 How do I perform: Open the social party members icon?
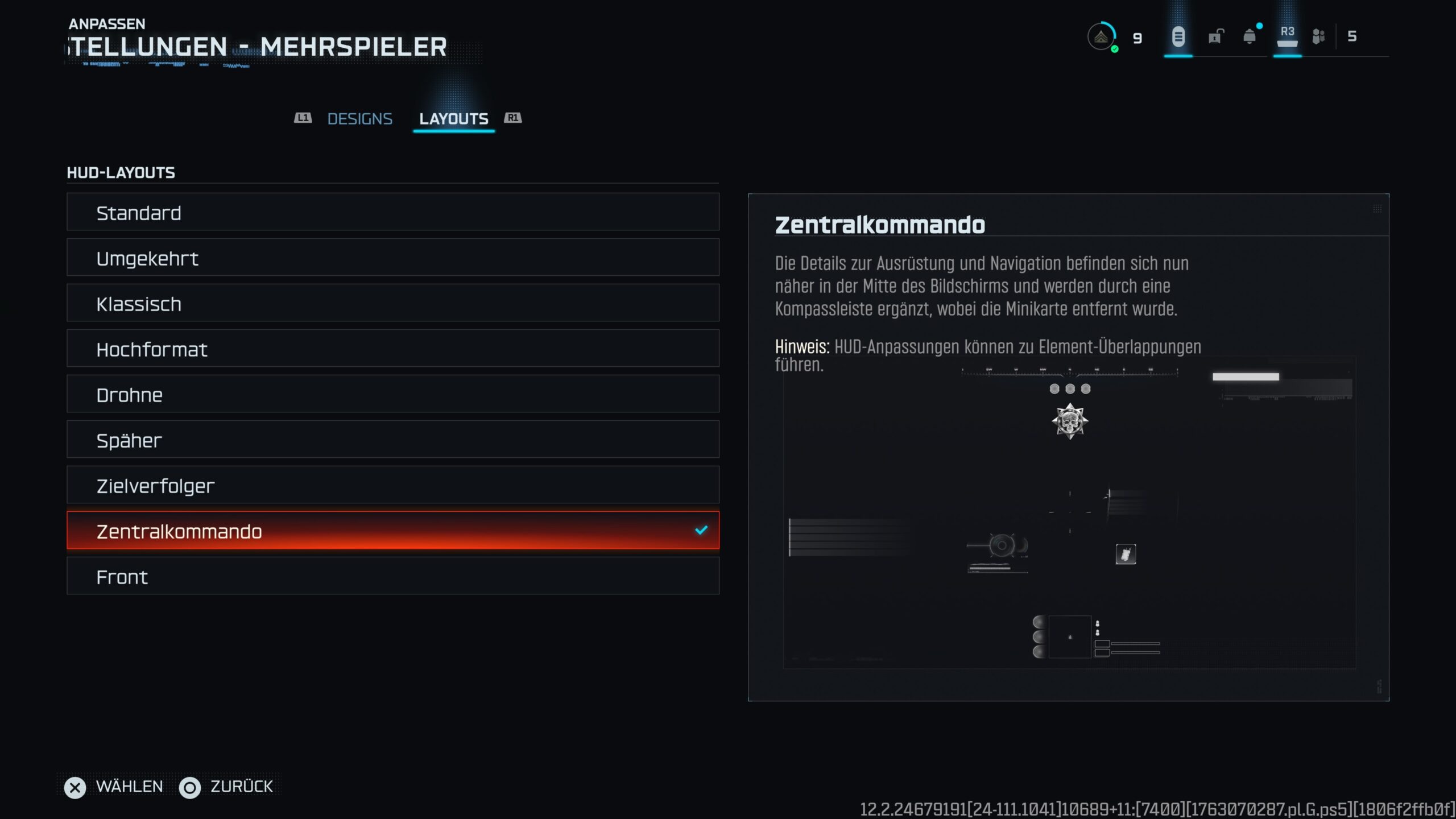click(x=1318, y=37)
